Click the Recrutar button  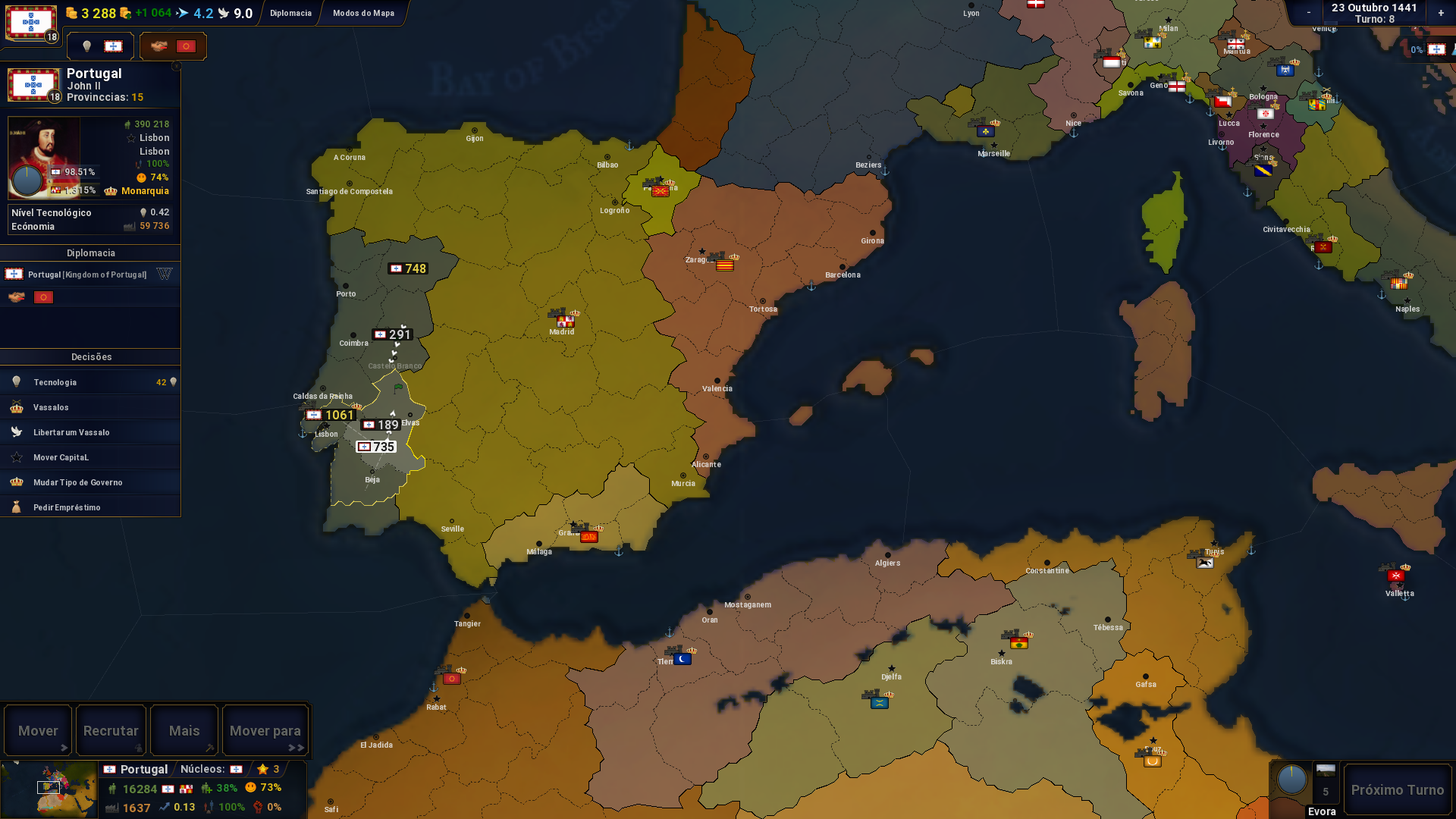click(x=111, y=730)
